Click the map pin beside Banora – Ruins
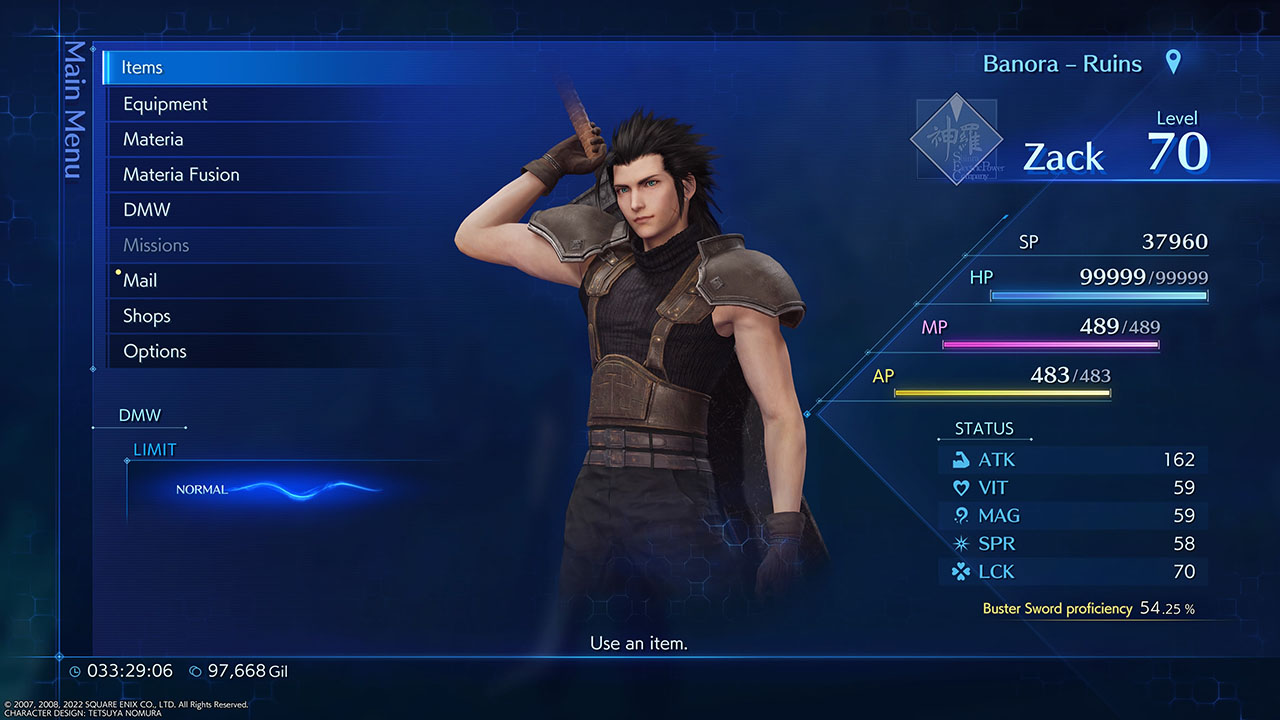The height and width of the screenshot is (720, 1280). pos(1172,62)
